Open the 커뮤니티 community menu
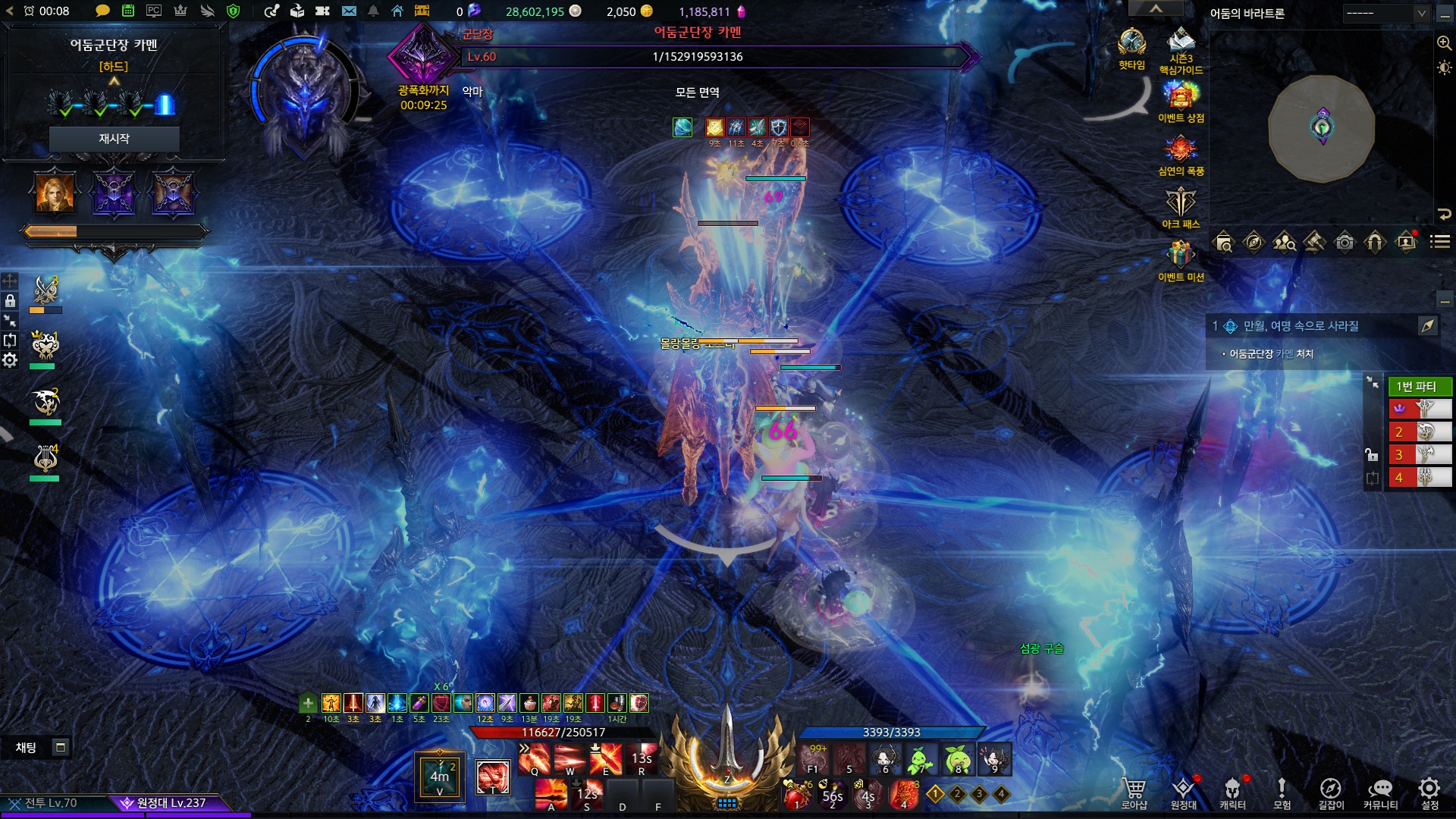Image resolution: width=1456 pixels, height=819 pixels. 1380,793
